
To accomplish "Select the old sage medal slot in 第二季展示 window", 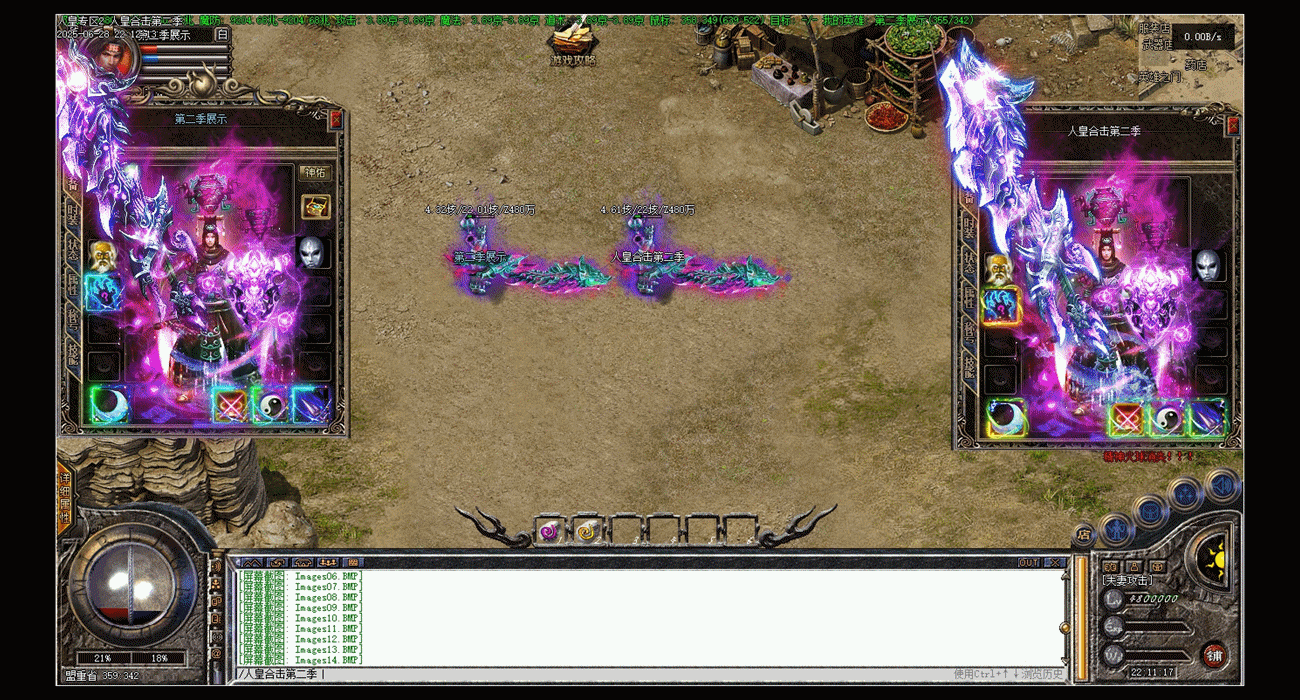I will (102, 256).
